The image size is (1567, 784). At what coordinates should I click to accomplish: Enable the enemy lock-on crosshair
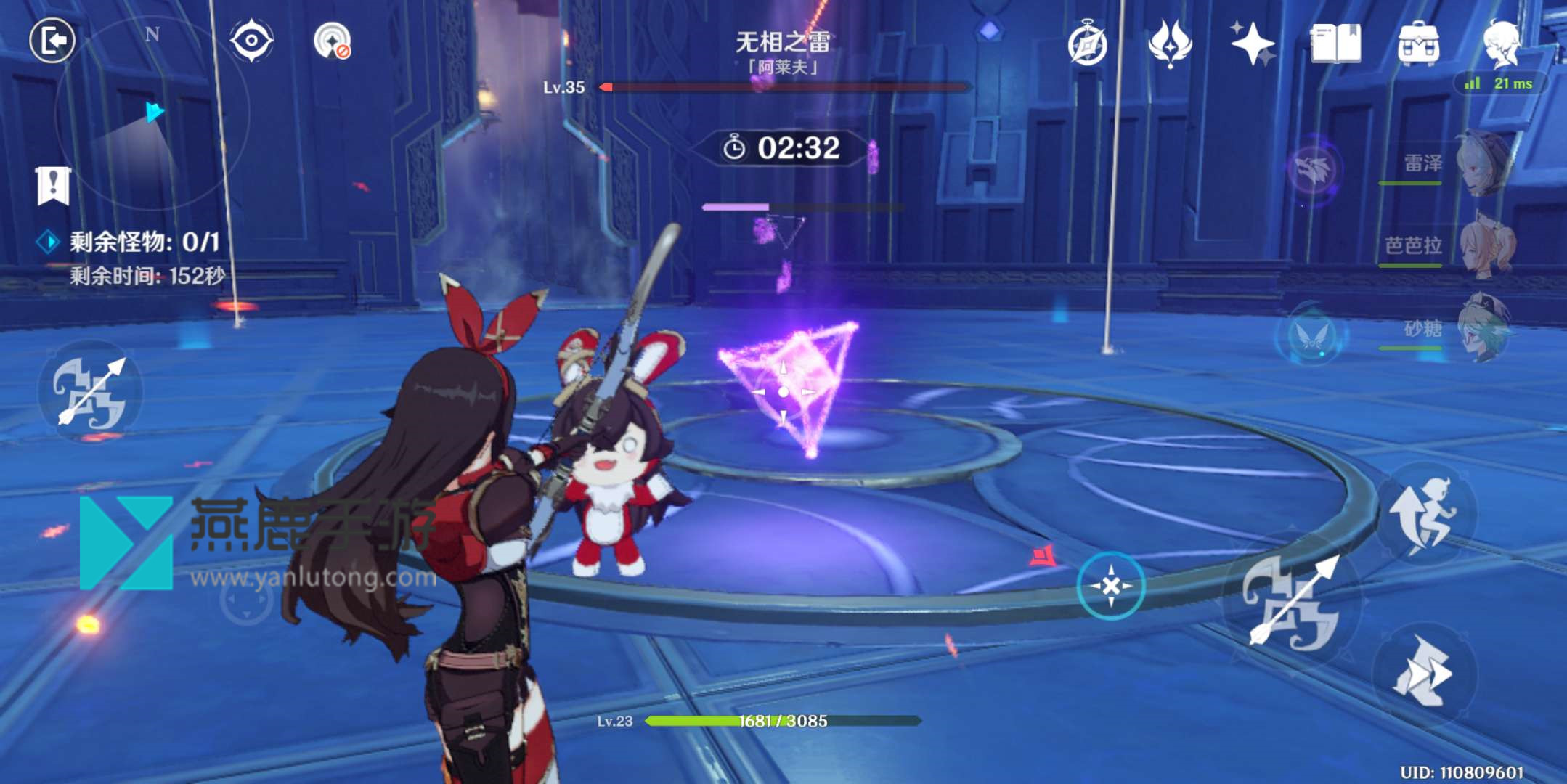(1110, 585)
